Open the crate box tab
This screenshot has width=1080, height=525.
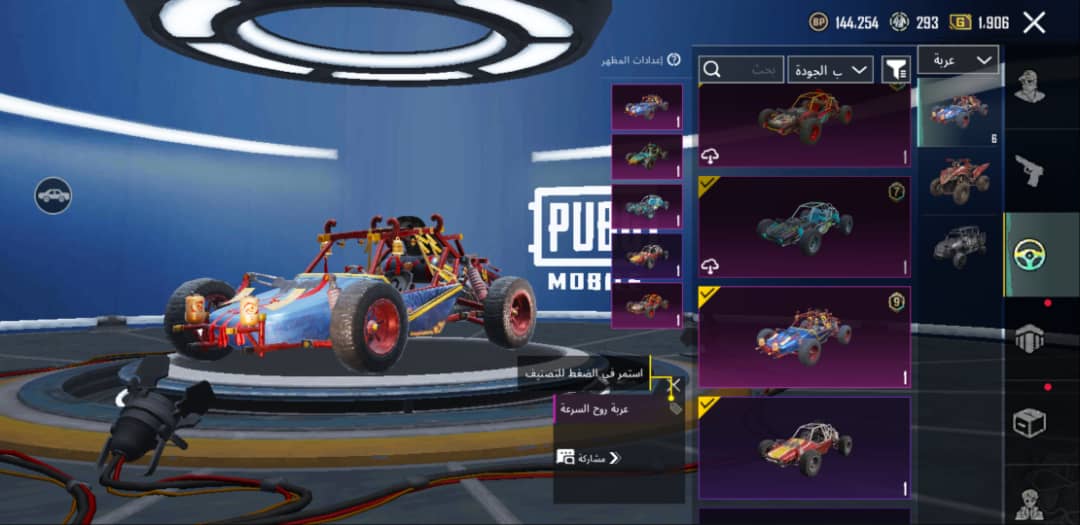pos(1027,422)
